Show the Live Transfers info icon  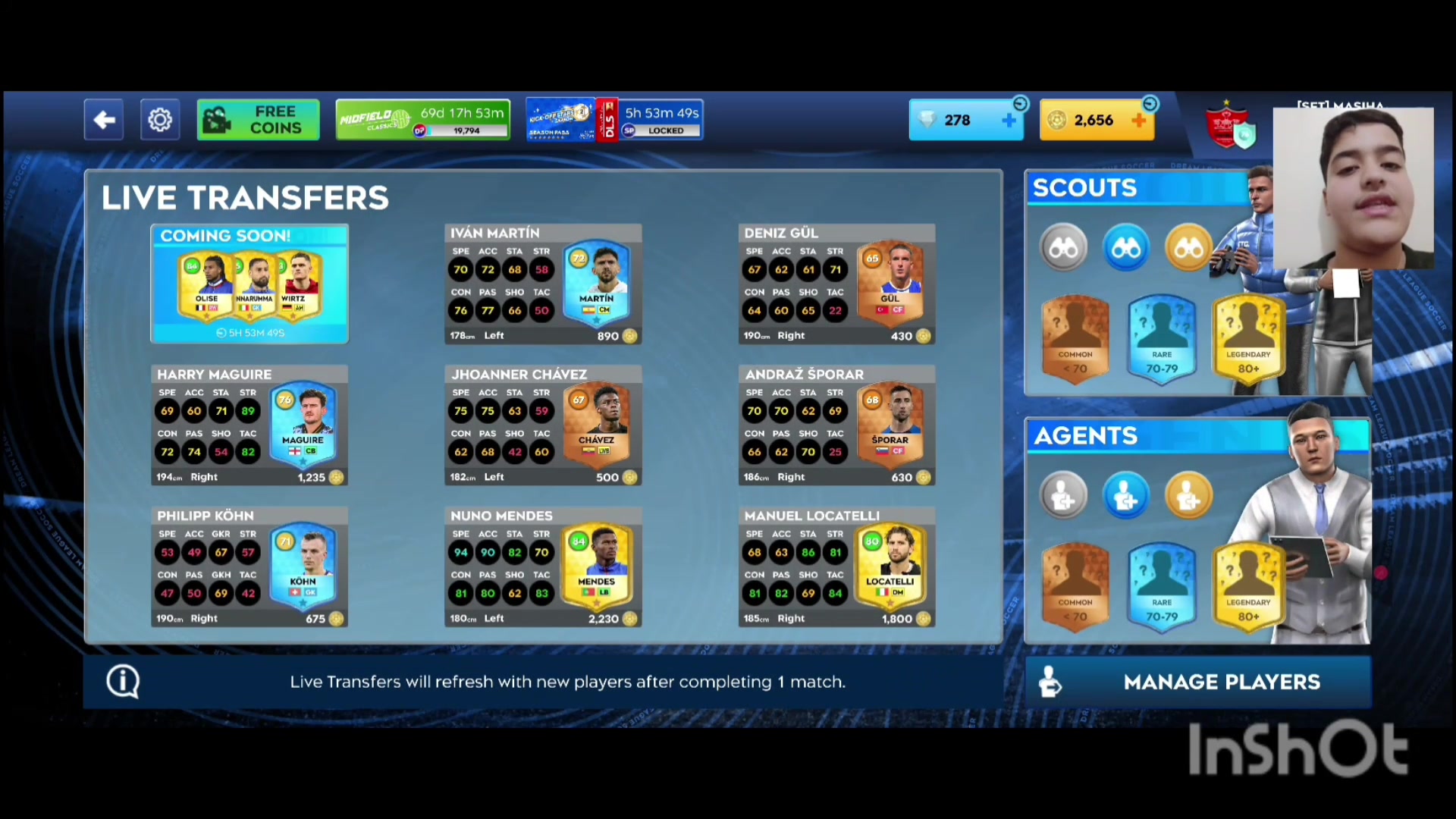[123, 681]
